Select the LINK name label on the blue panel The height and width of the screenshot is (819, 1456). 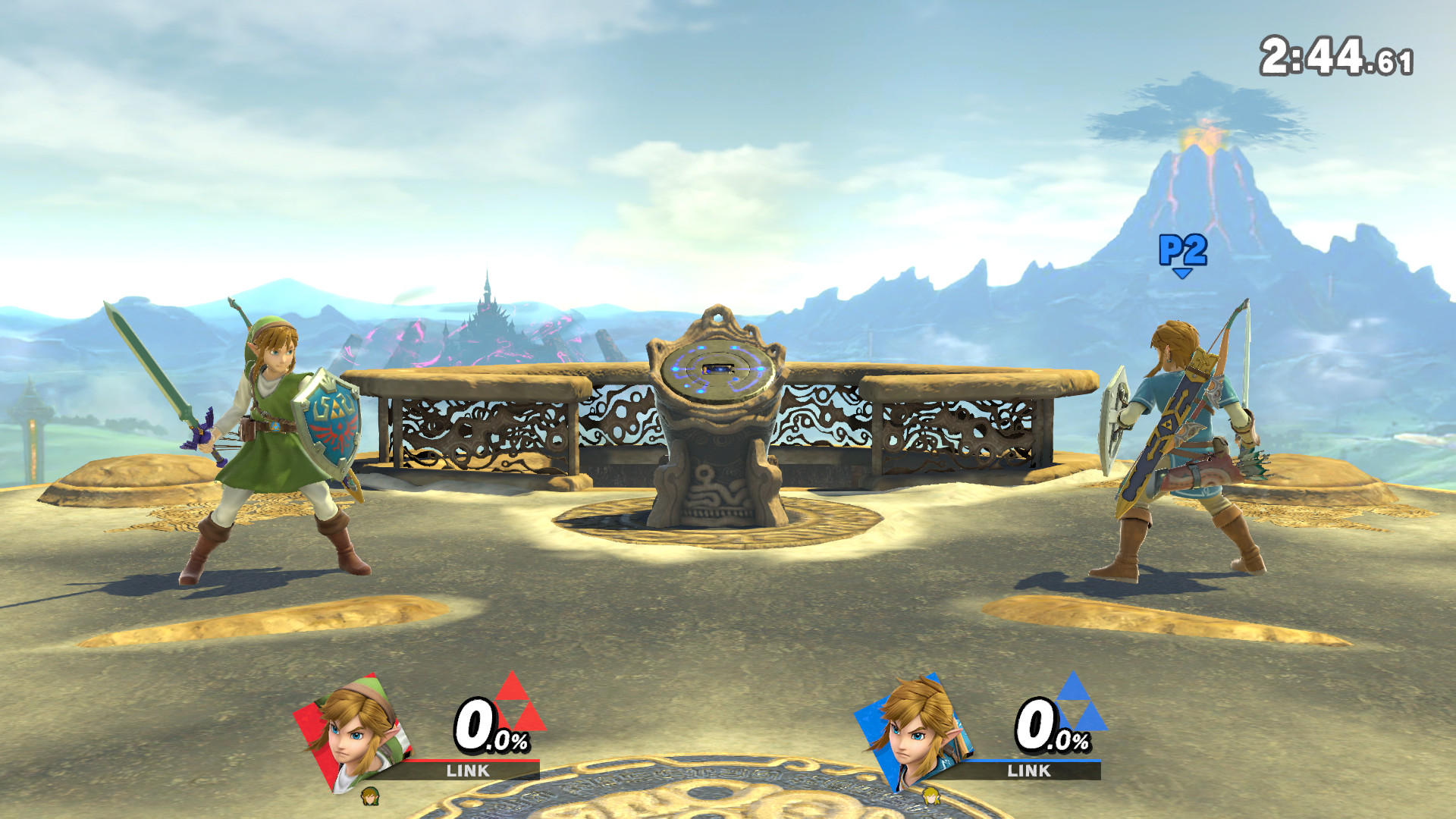[1028, 773]
